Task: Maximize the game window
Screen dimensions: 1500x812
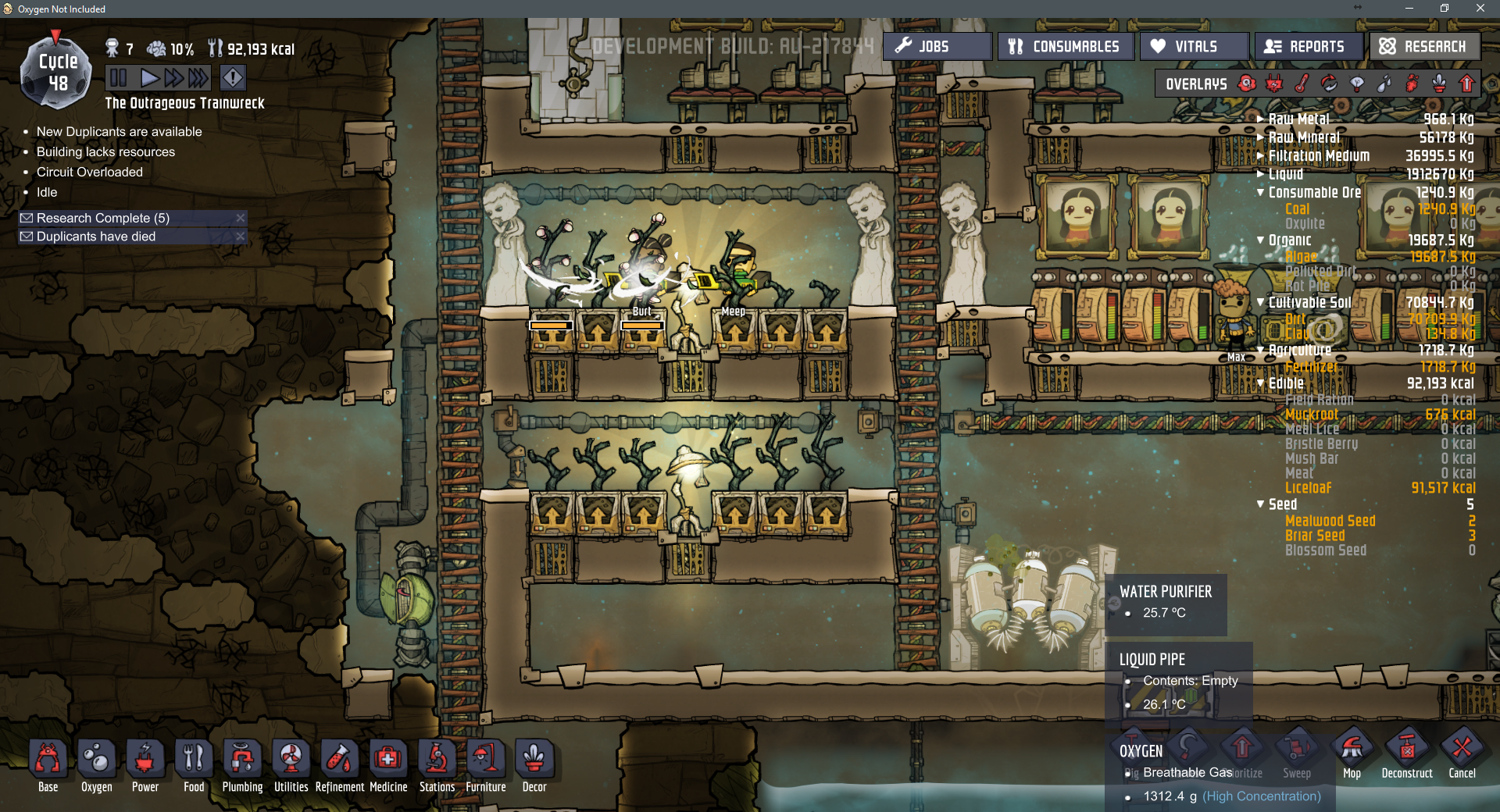Action: pos(1445,9)
